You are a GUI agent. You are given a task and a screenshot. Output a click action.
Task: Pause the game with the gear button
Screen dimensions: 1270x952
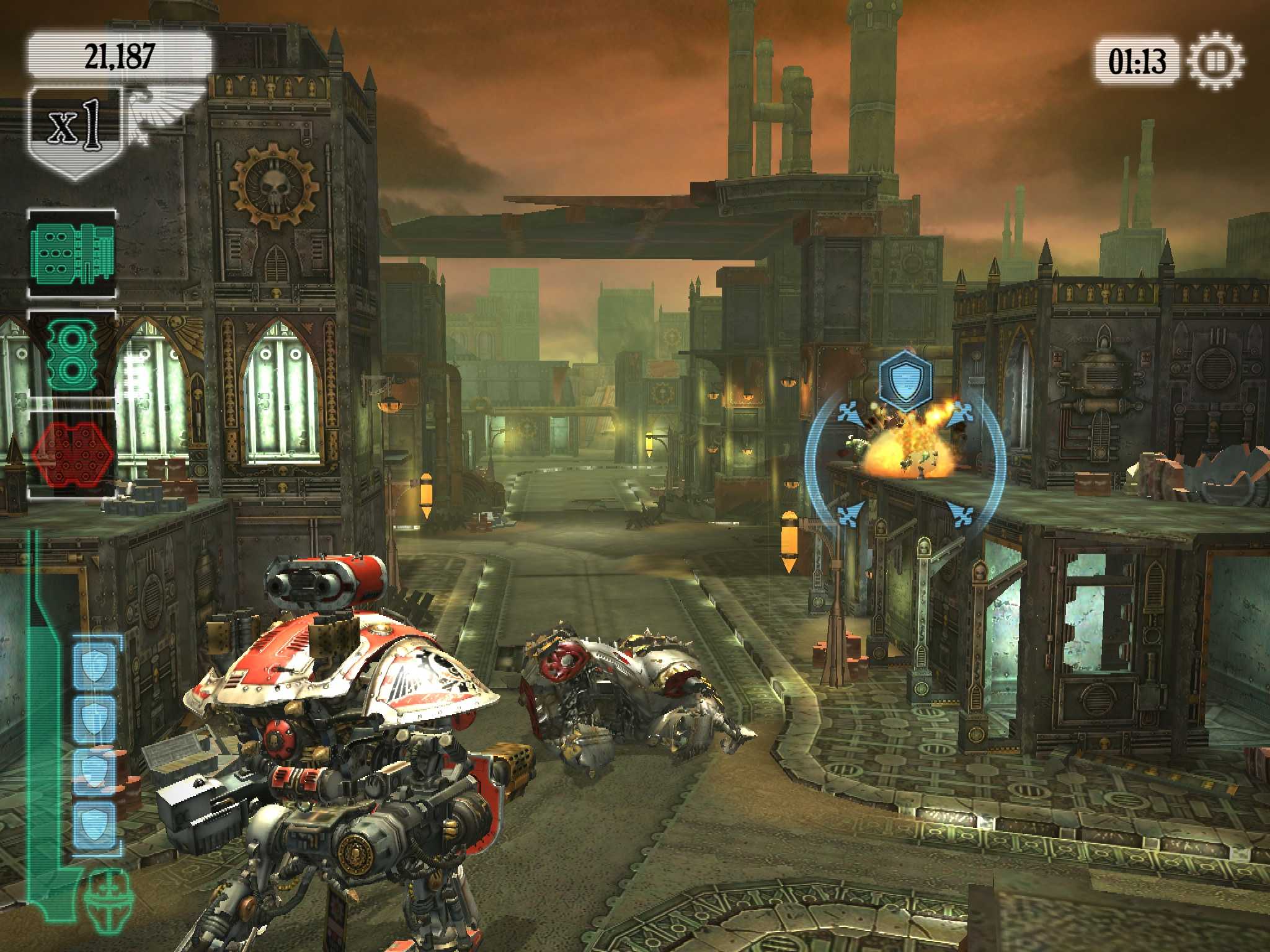(x=1215, y=61)
